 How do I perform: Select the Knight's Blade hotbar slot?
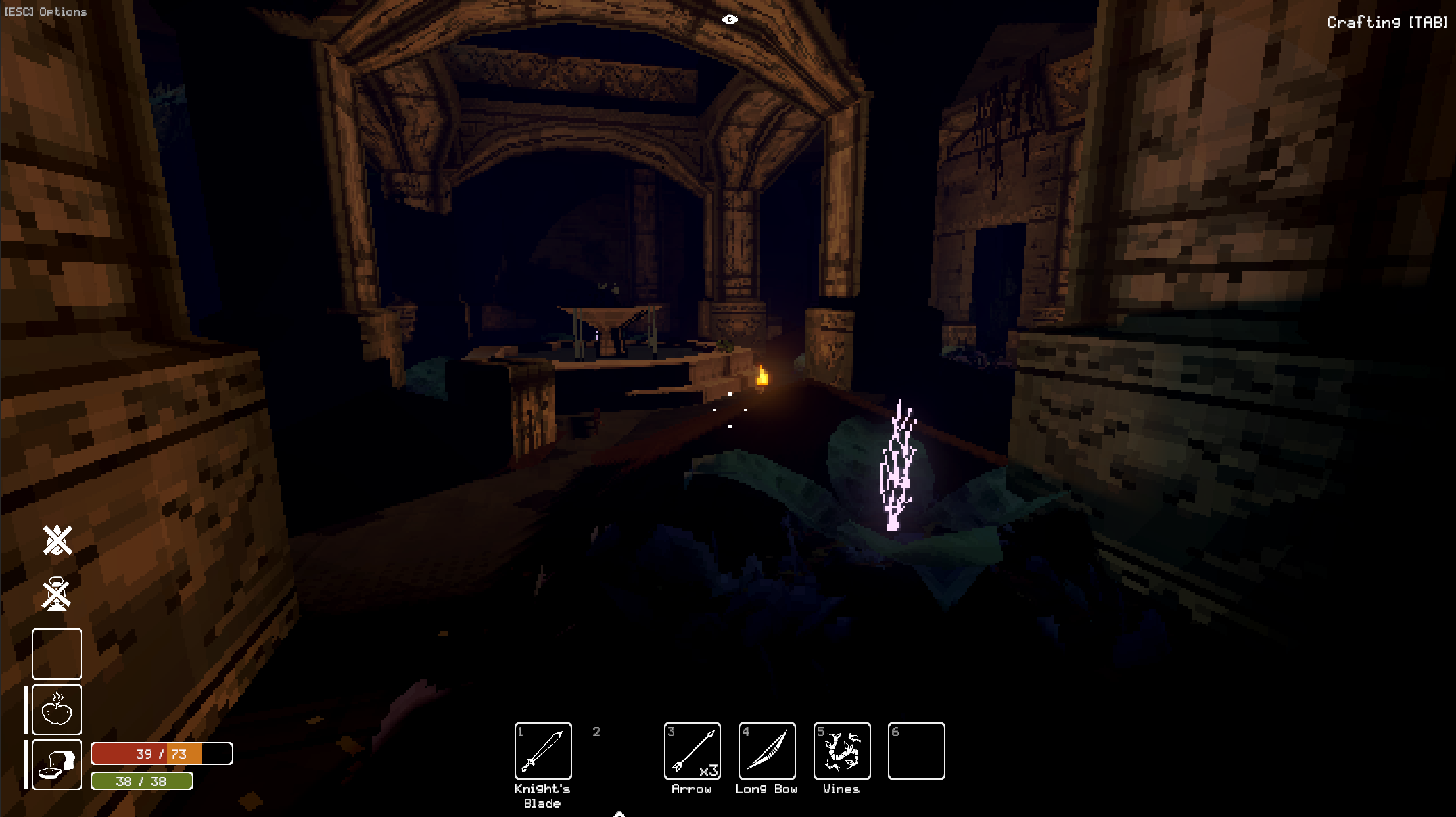(542, 751)
